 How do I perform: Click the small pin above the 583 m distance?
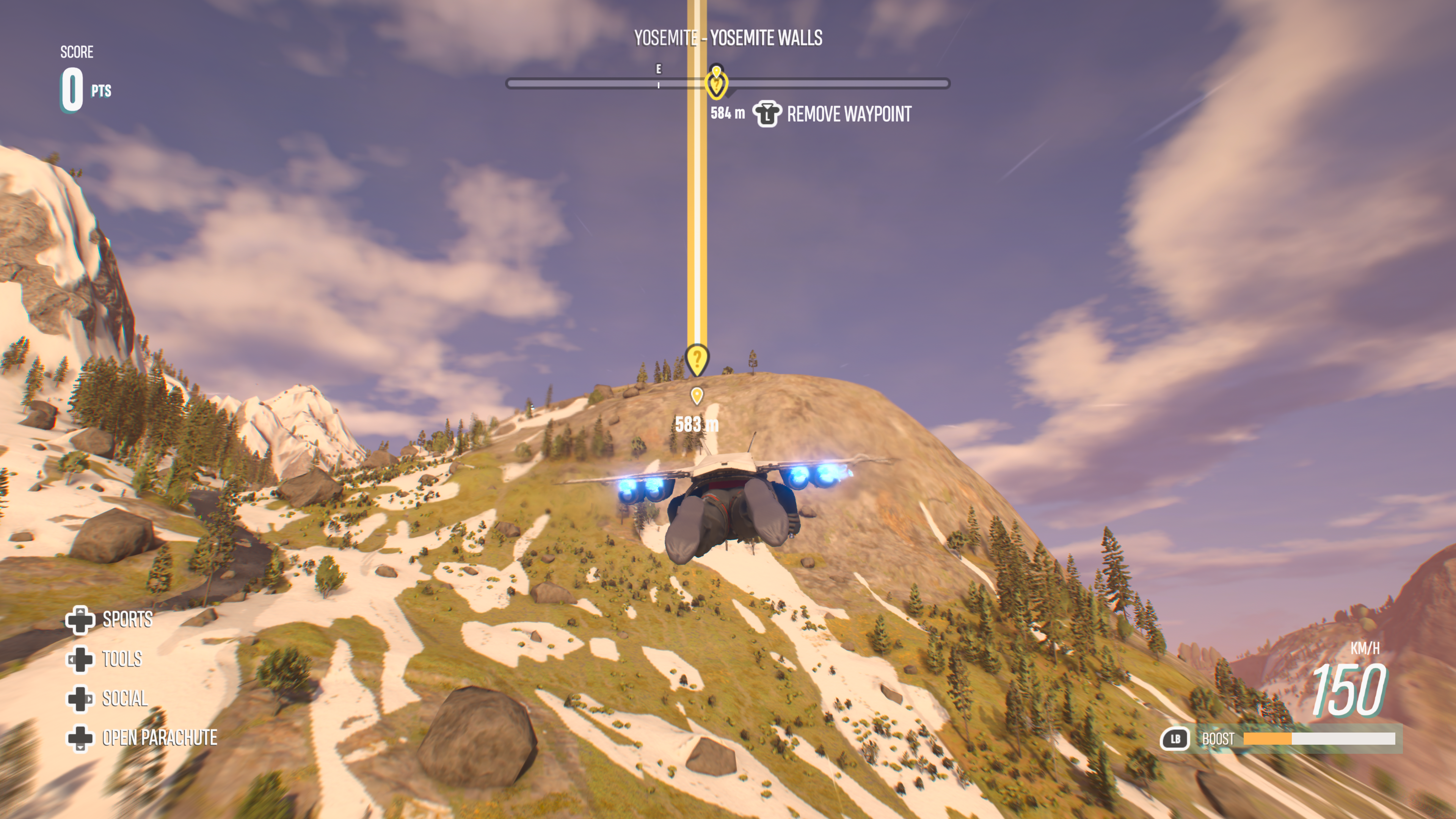697,395
